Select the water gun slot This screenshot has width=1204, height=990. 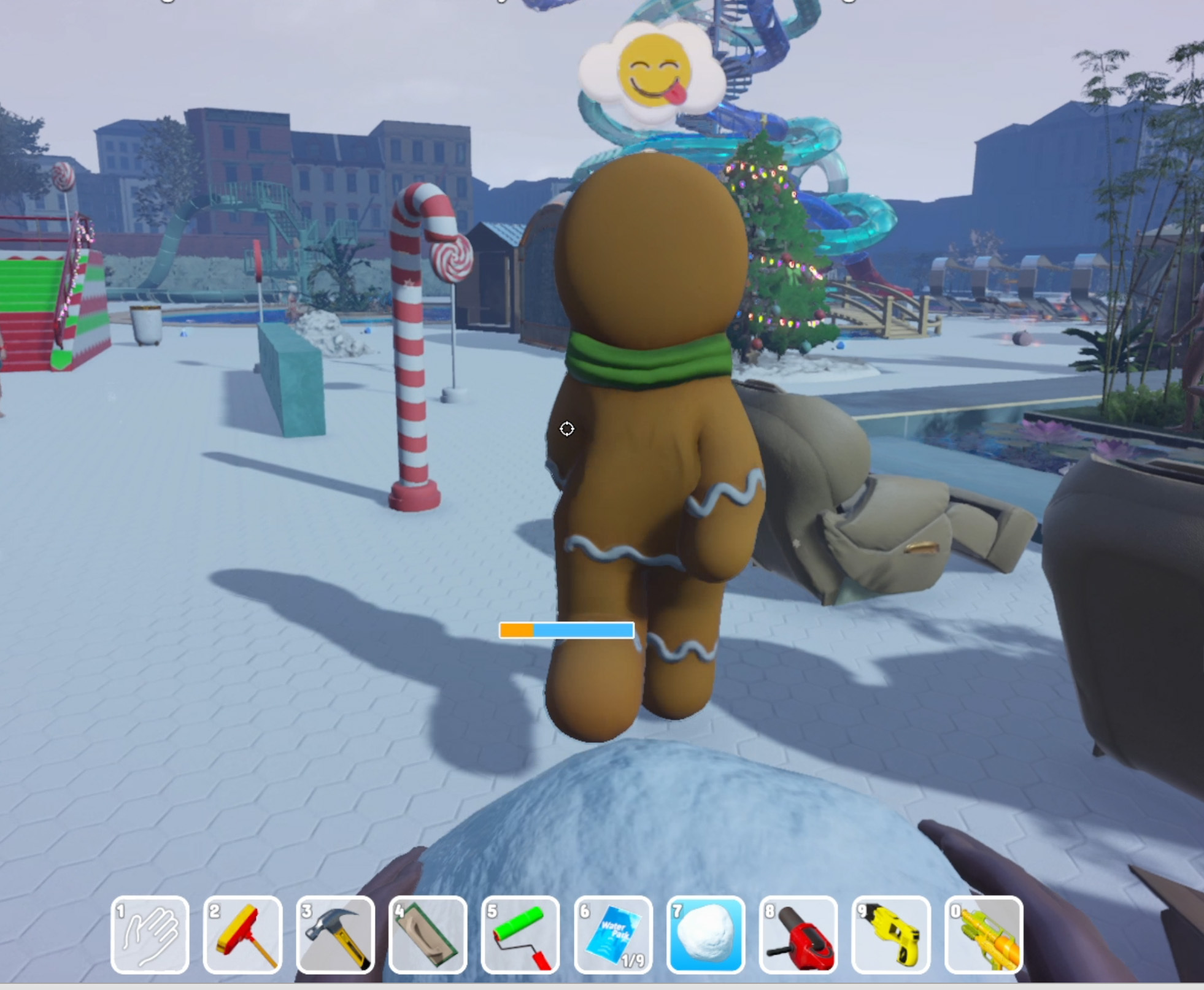(984, 934)
